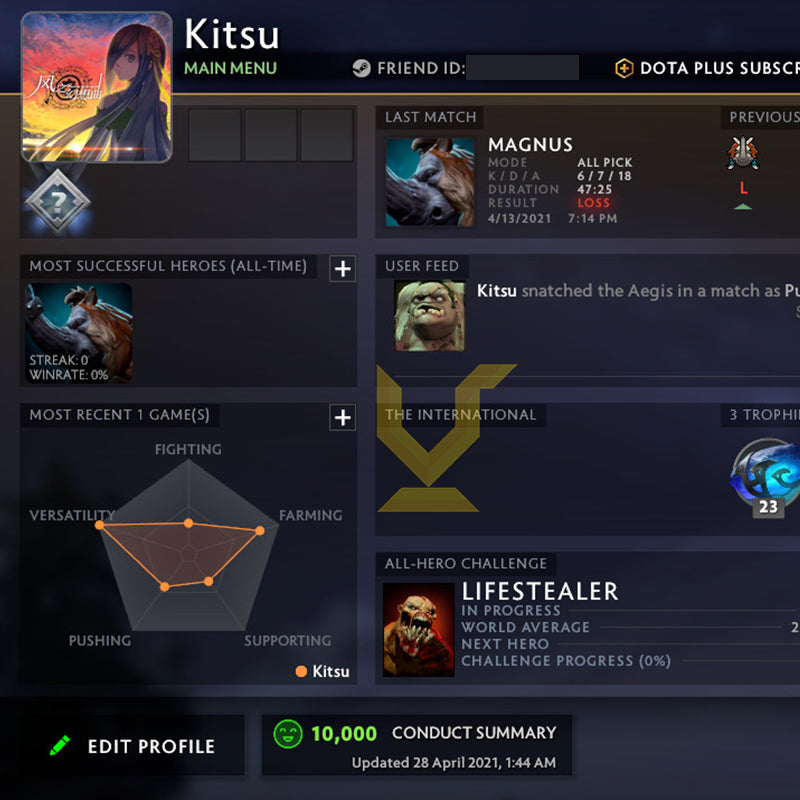800x800 pixels.
Task: Click Kitsu's profile avatar picture
Action: coord(96,87)
